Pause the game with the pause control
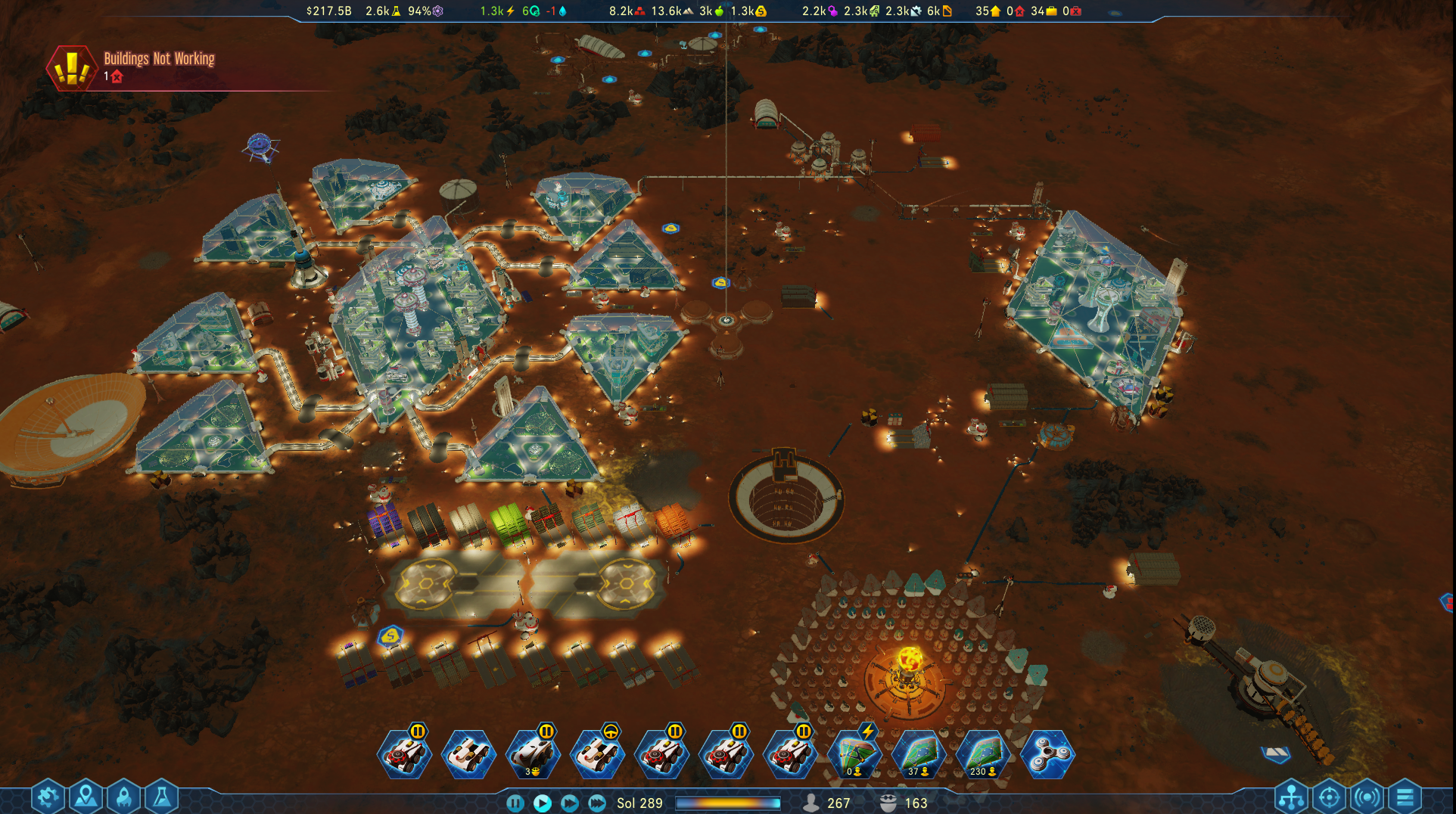This screenshot has width=1456, height=814. pos(514,803)
